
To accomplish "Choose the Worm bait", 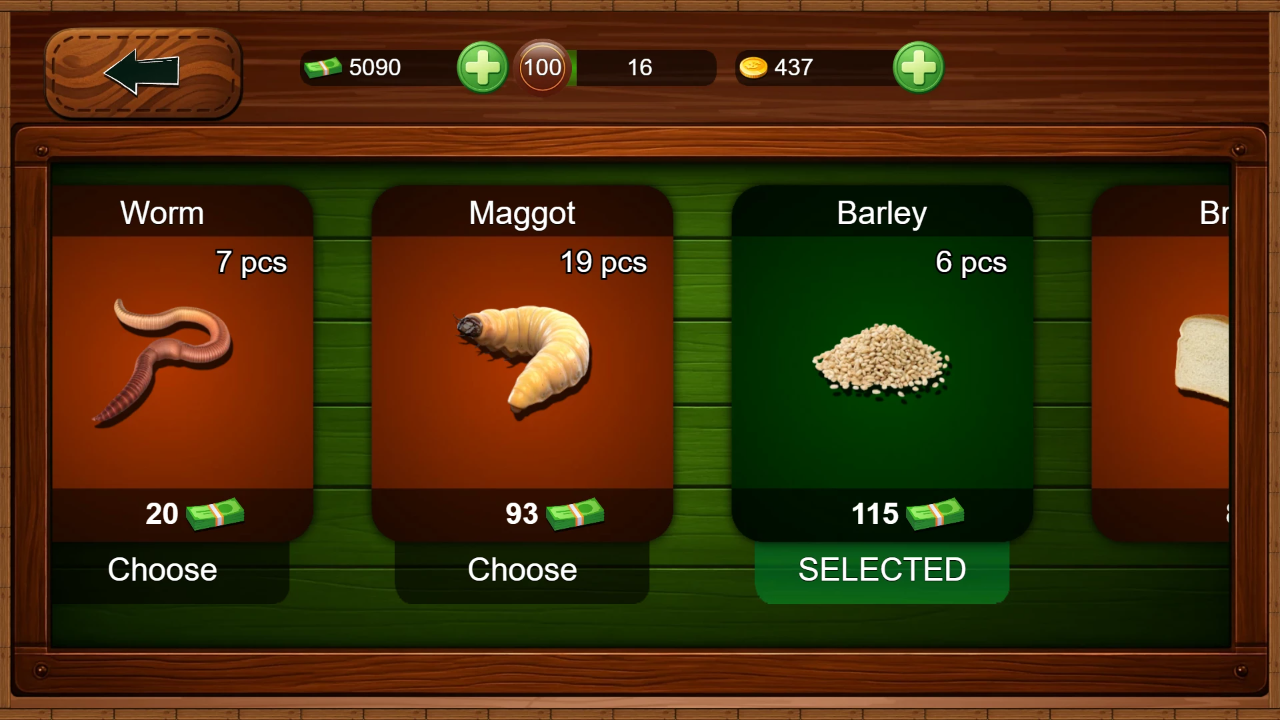I will point(162,570).
